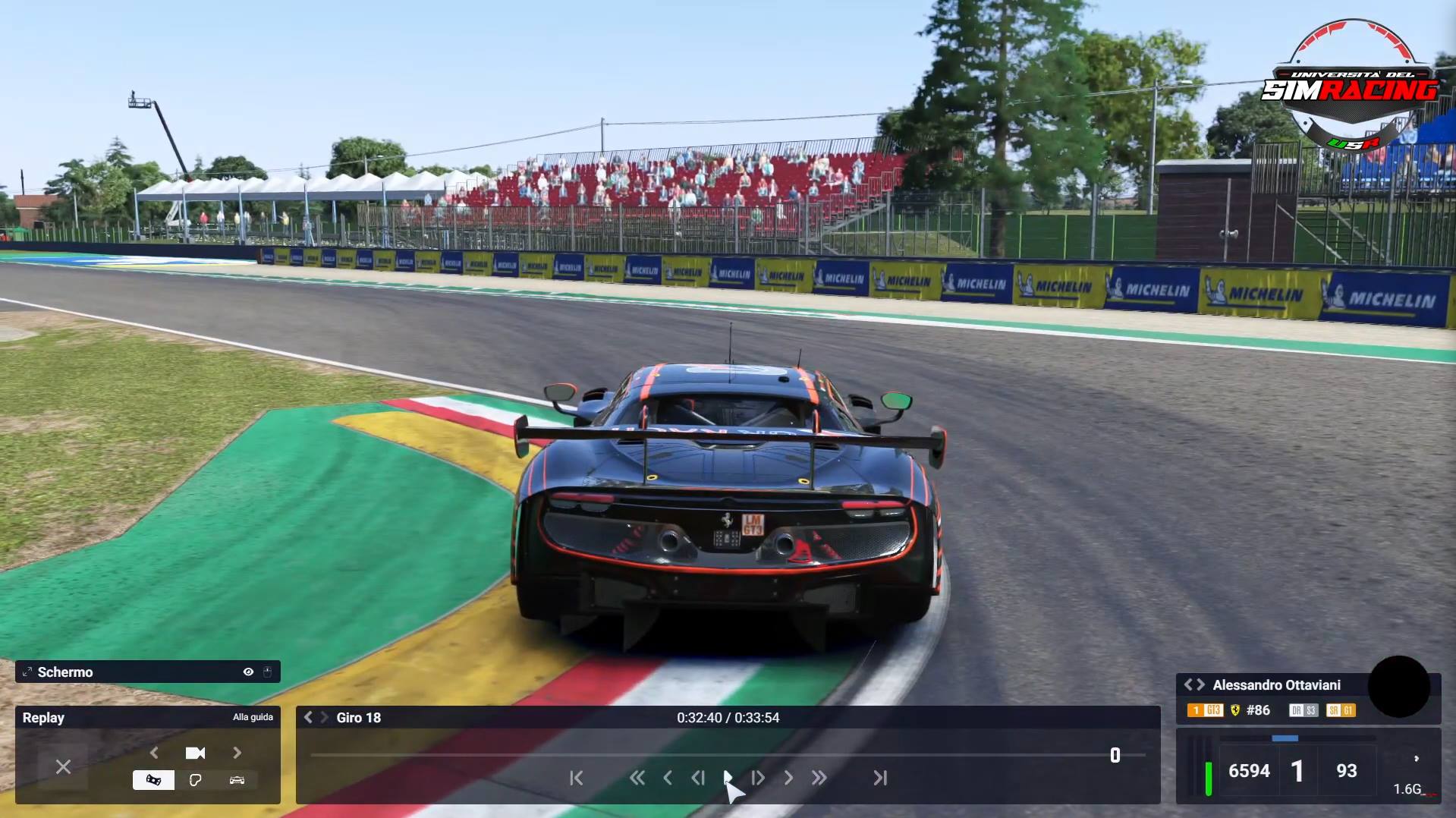
Task: Select the onboard helmet camera mode
Action: tap(153, 780)
